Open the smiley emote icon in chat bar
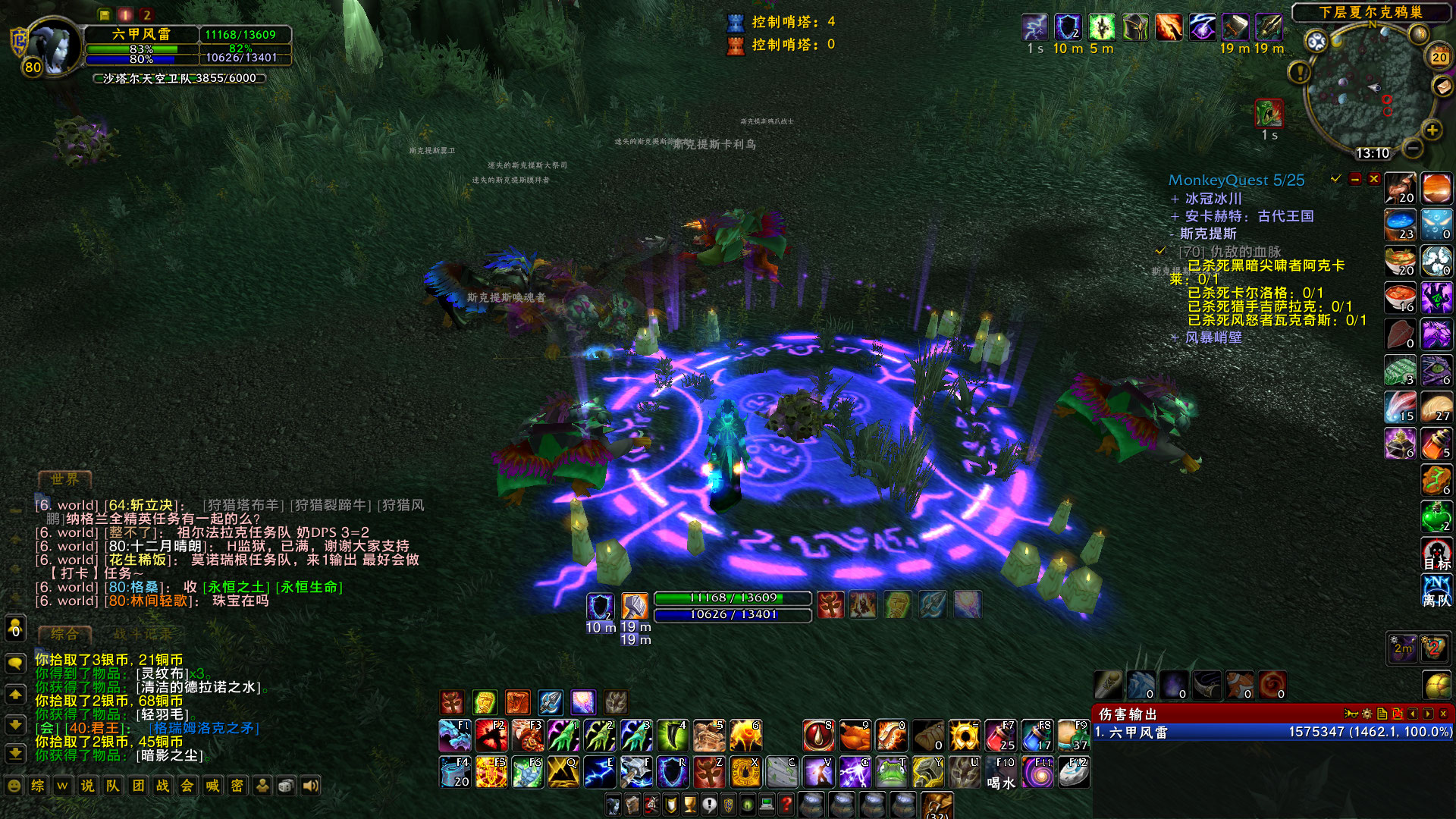This screenshot has width=1456, height=819. tap(14, 786)
